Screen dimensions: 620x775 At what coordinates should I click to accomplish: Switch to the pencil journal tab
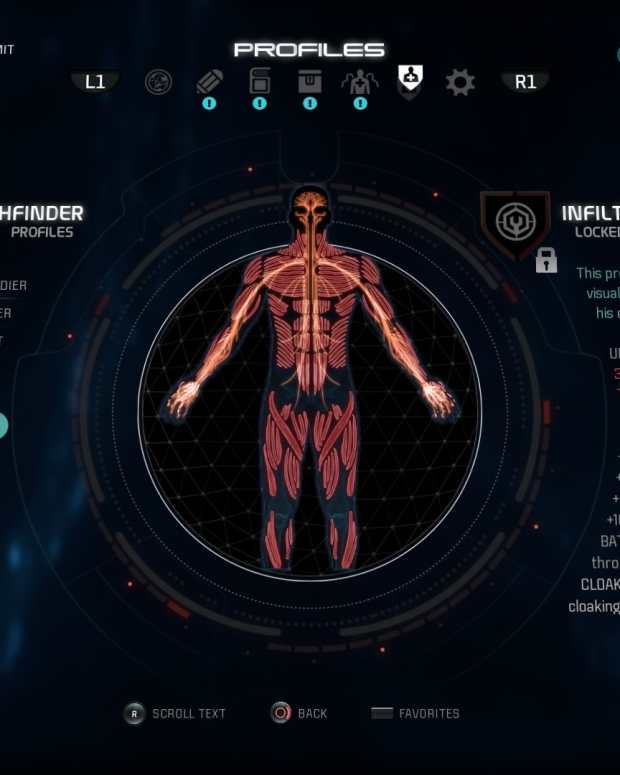click(x=209, y=81)
